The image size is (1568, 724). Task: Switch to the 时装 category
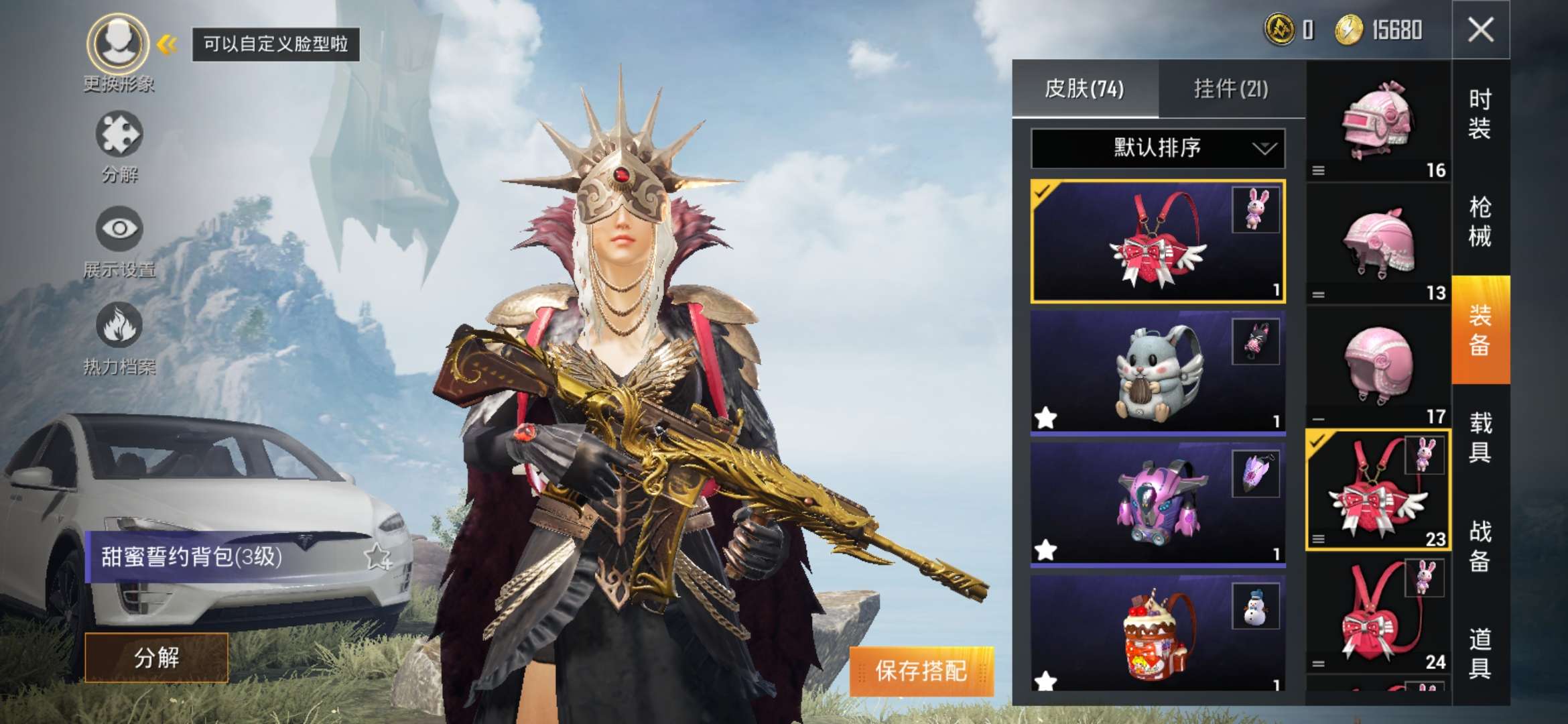(x=1480, y=114)
